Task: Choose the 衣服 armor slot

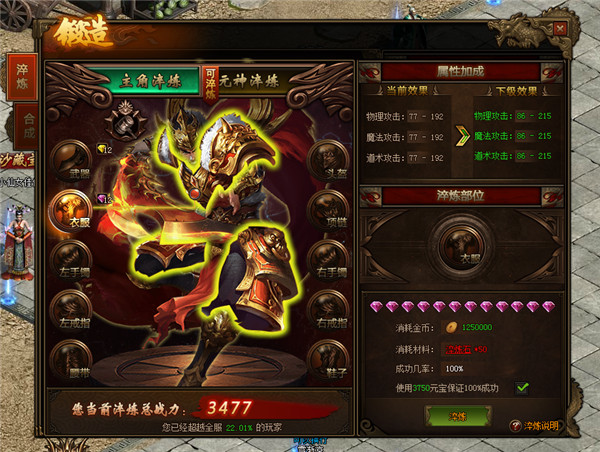Action: click(69, 209)
